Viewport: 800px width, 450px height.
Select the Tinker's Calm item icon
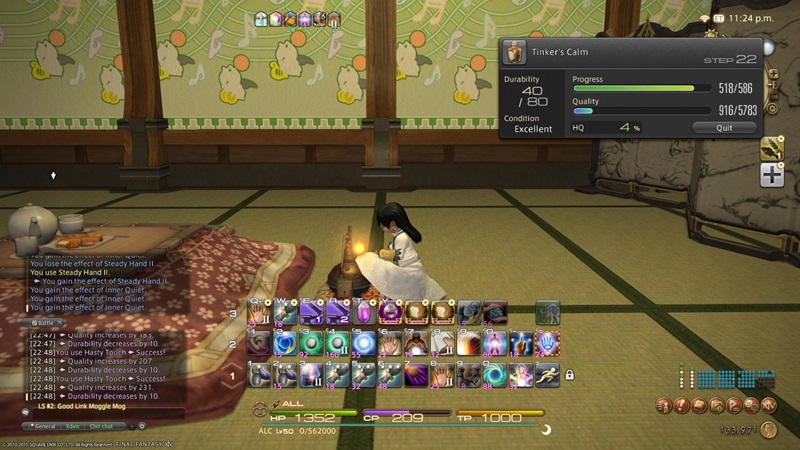(515, 52)
